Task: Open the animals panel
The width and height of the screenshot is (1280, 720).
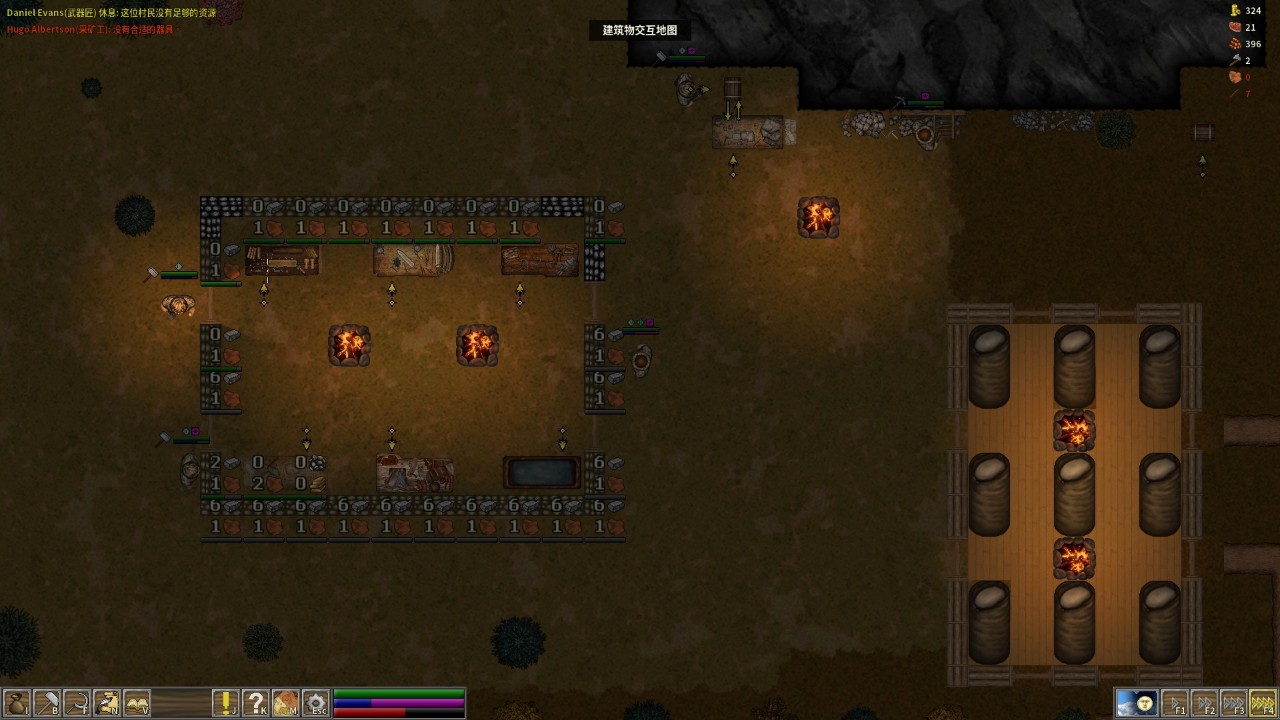Action: 107,701
